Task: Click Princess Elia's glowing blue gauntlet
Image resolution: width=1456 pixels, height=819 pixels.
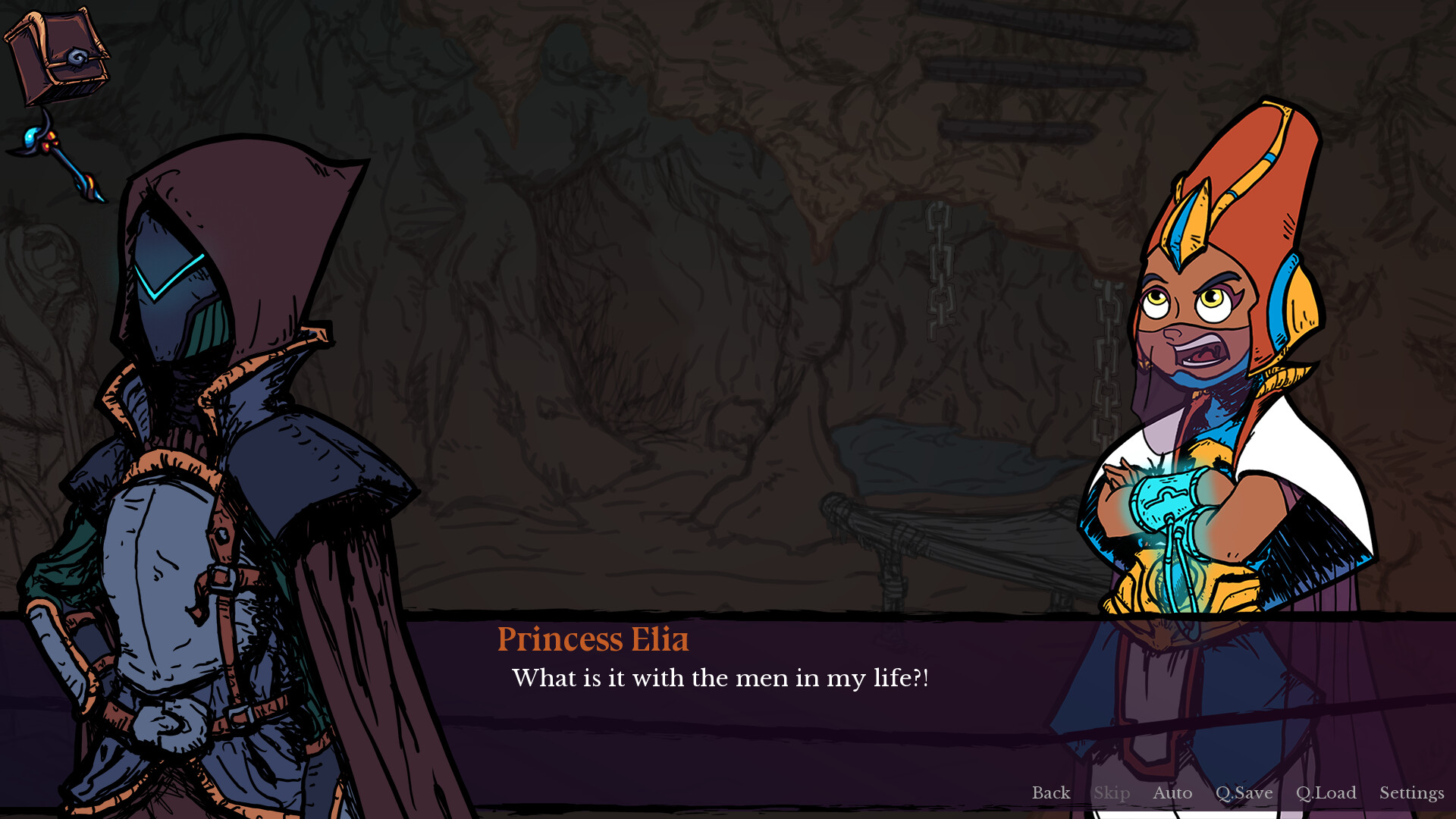Action: point(1168,497)
